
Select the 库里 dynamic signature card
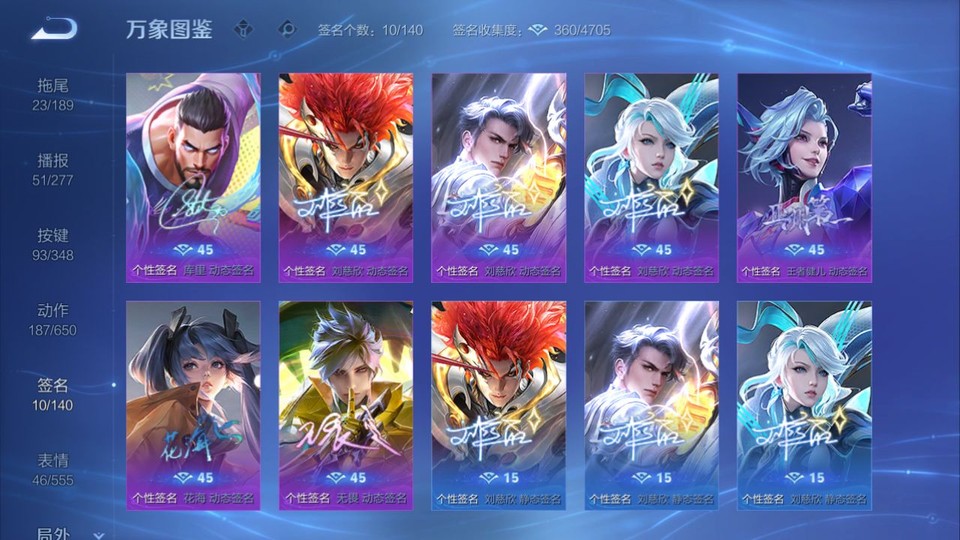(x=193, y=177)
